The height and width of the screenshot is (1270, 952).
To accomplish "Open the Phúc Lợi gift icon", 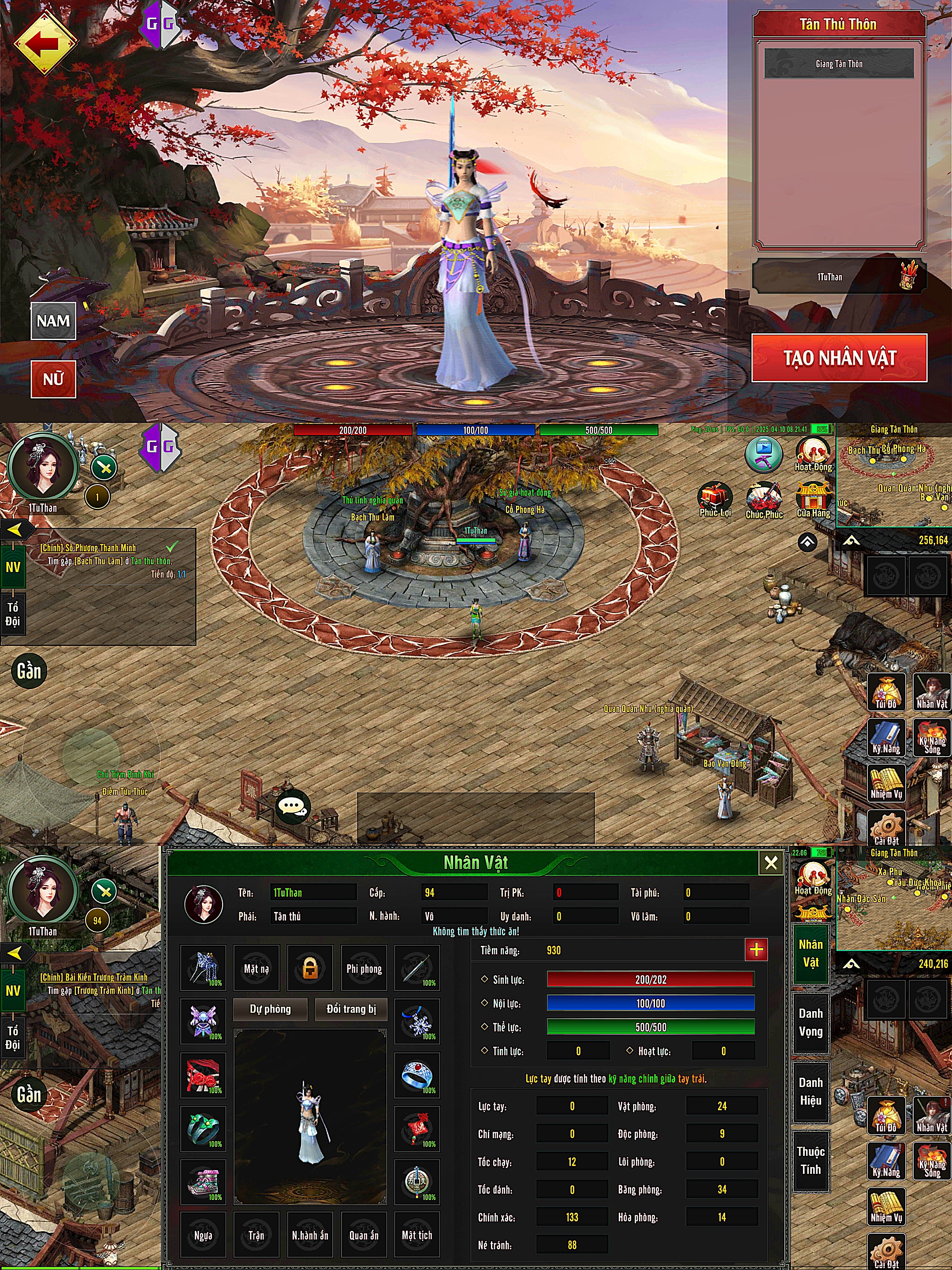I will [x=714, y=498].
